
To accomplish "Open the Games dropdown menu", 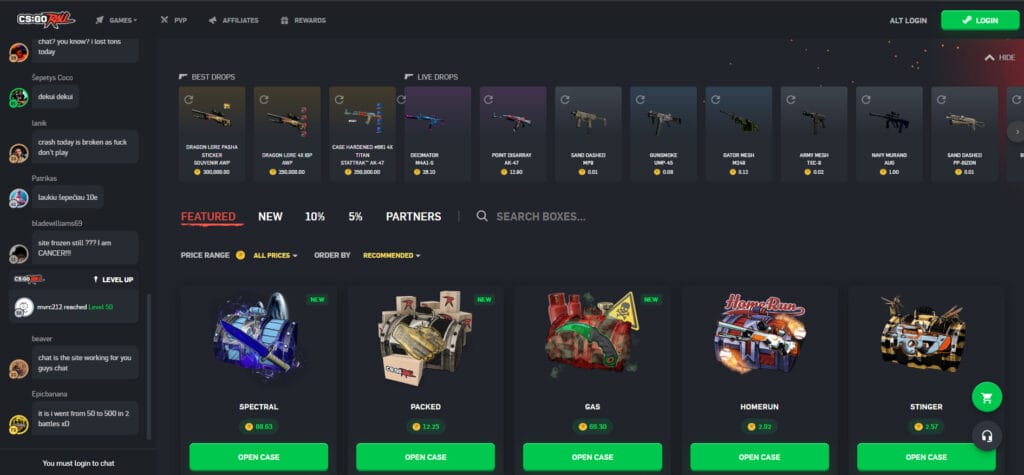I will tap(118, 20).
